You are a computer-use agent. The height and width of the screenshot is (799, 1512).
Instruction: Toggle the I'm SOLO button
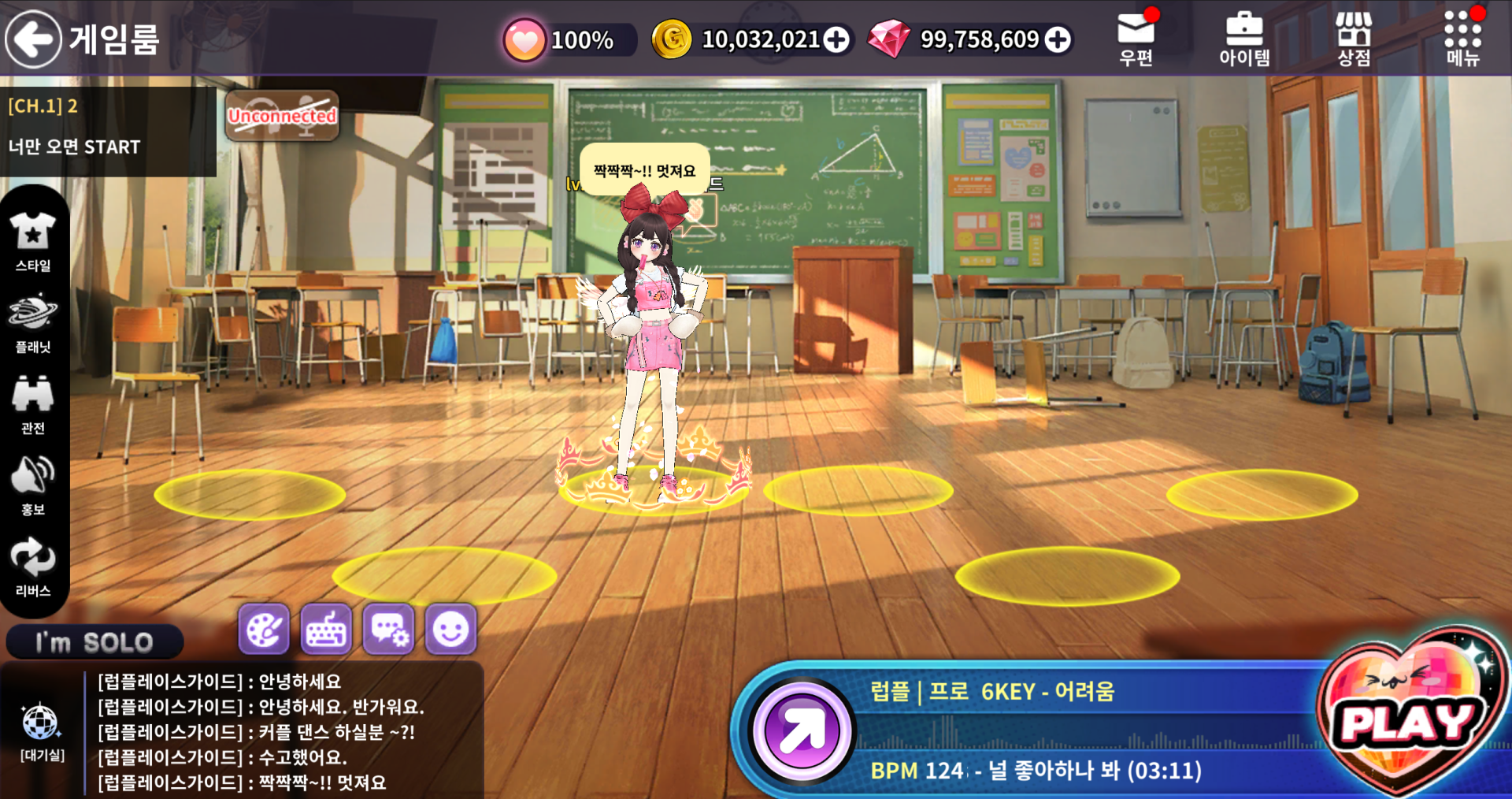[94, 642]
